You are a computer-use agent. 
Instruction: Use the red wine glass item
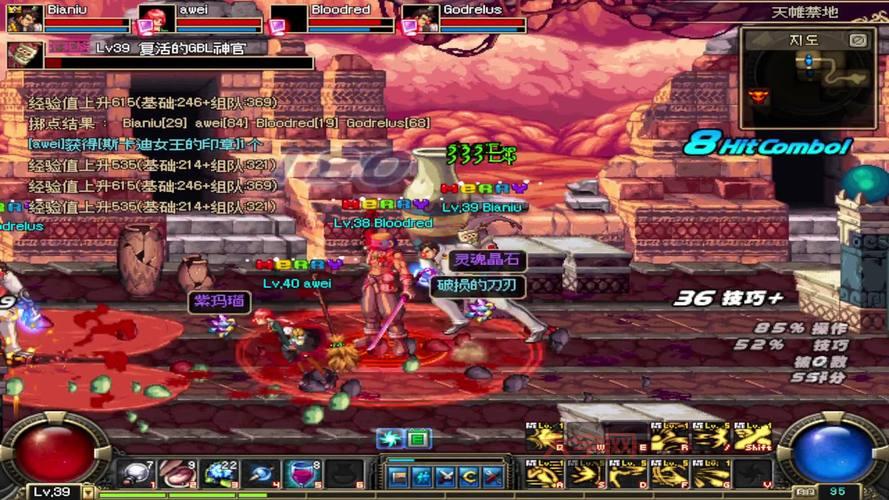[300, 473]
